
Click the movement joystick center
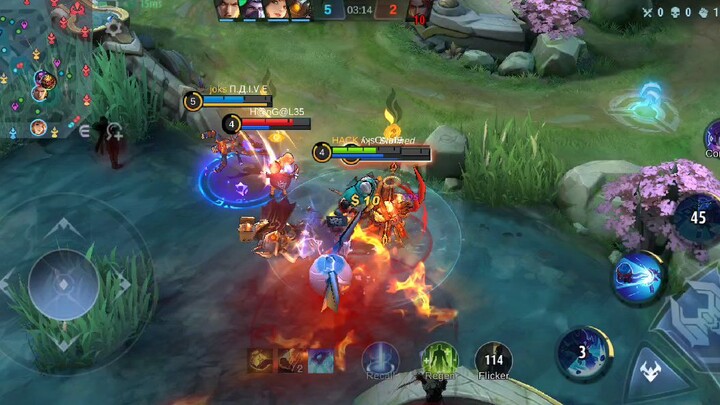point(63,284)
